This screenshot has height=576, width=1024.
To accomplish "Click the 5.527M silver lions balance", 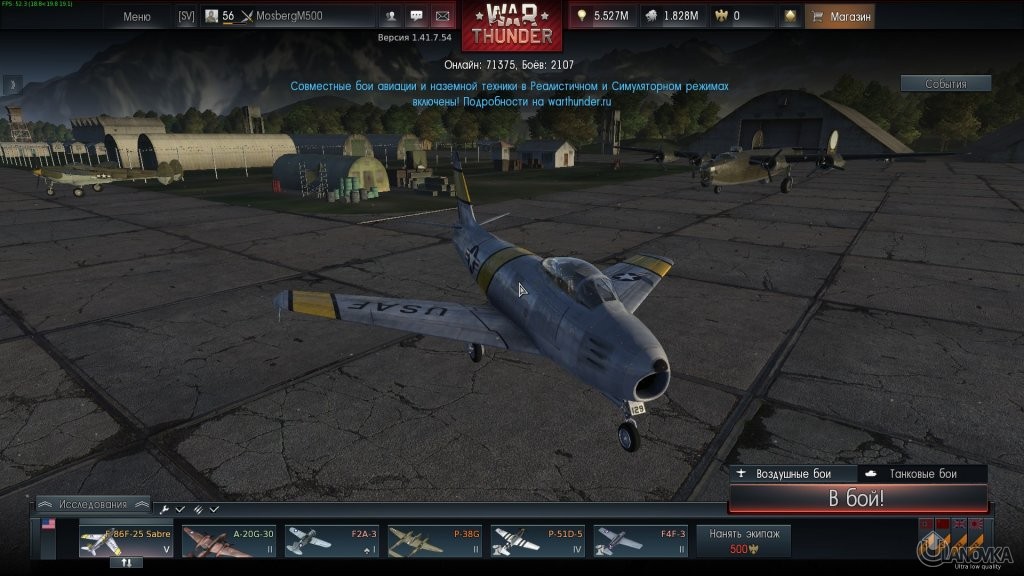I will point(603,16).
